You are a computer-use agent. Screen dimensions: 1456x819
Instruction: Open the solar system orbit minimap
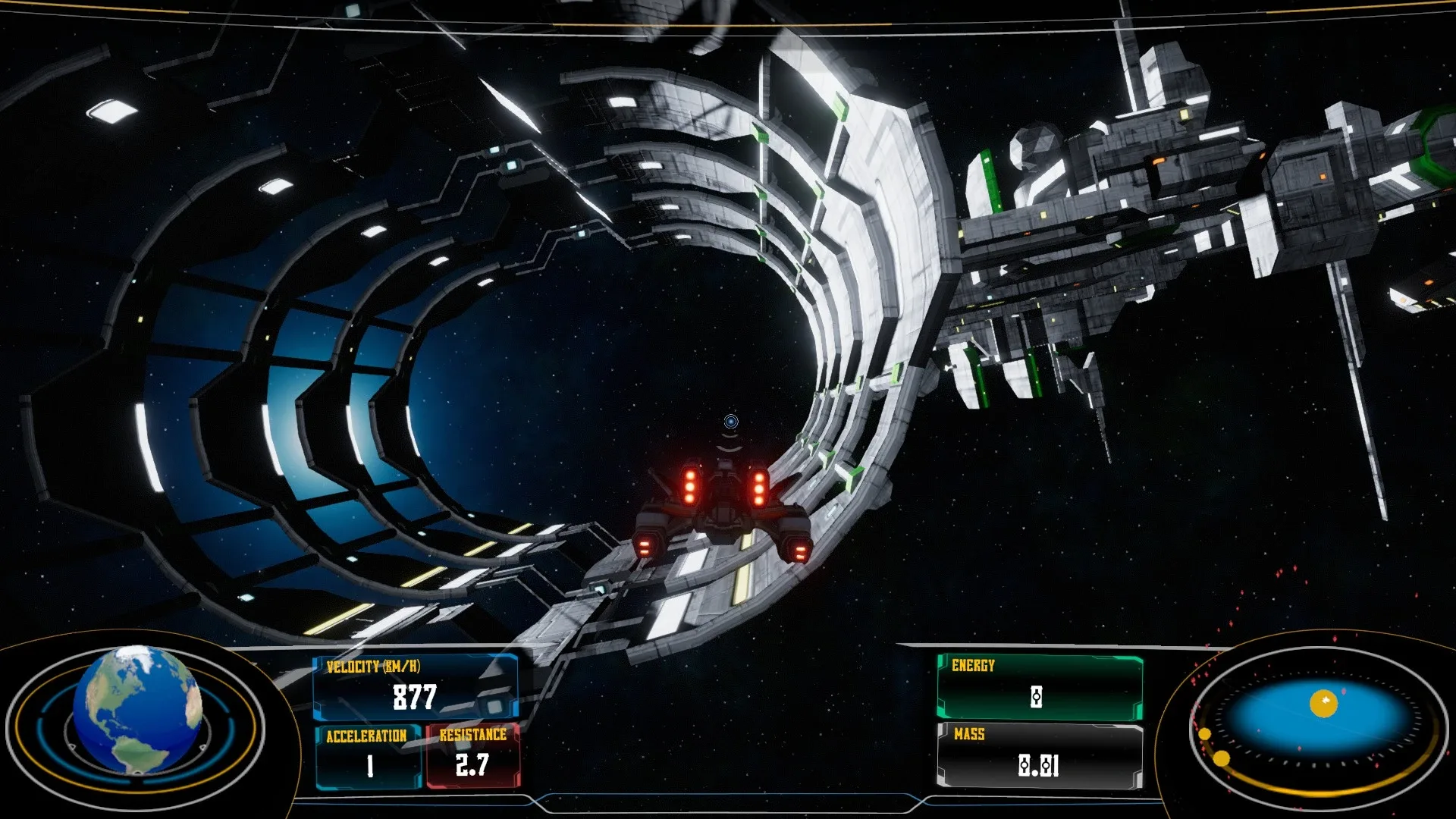(1318, 726)
